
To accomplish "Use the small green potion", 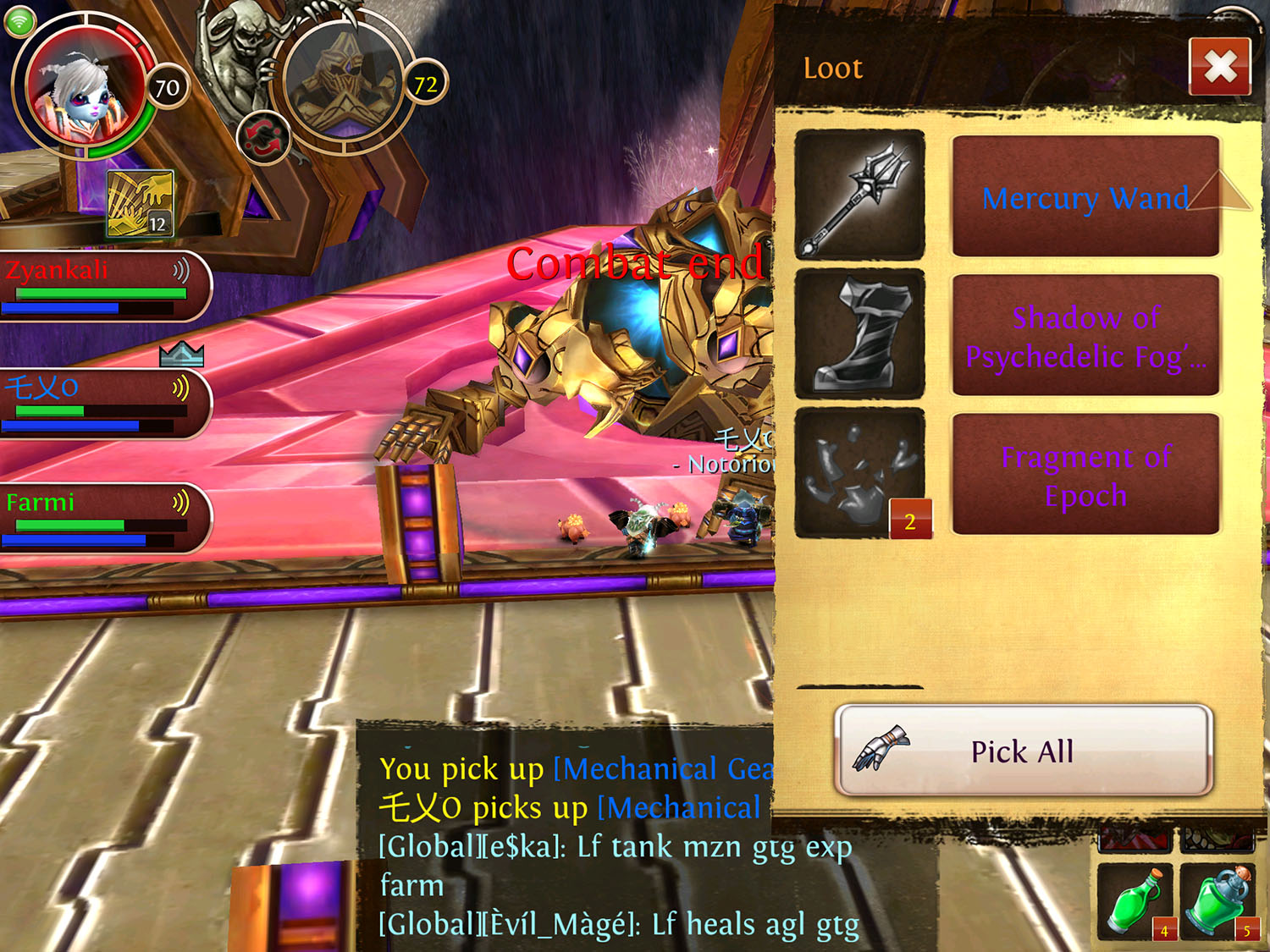I will pyautogui.click(x=1135, y=902).
